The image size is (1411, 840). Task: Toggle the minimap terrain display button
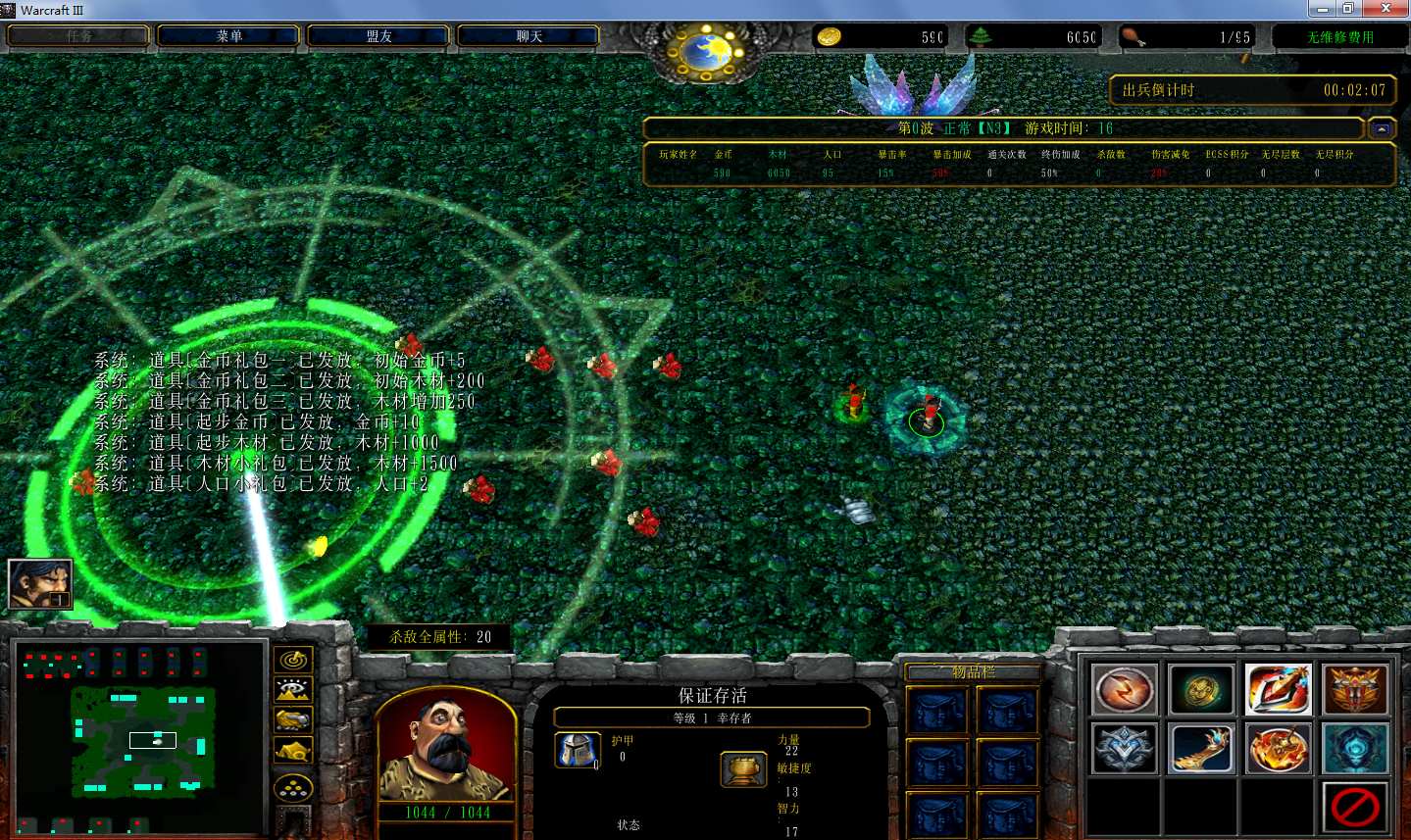pyautogui.click(x=292, y=690)
